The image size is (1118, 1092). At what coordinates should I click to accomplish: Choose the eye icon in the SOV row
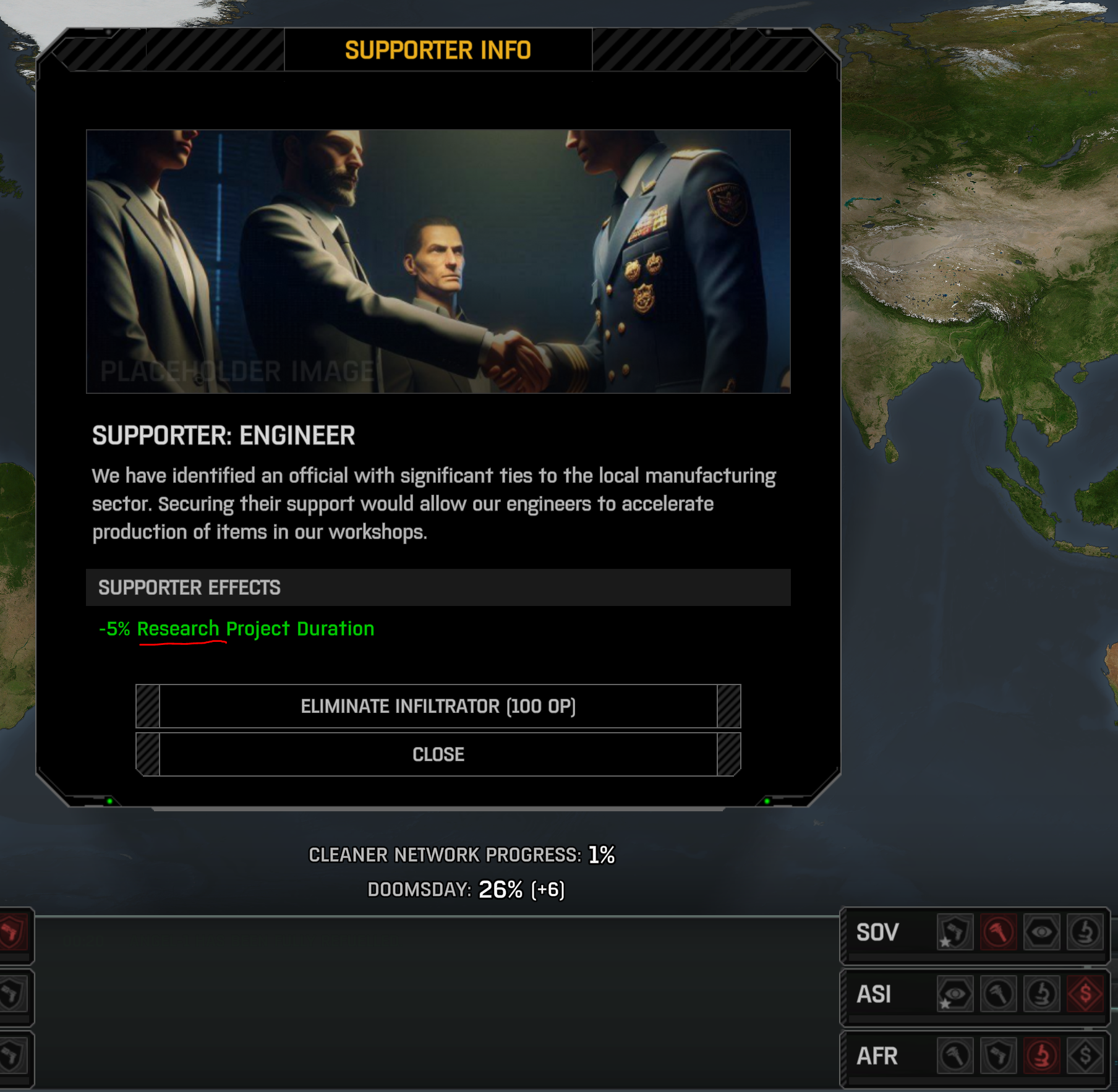1041,932
